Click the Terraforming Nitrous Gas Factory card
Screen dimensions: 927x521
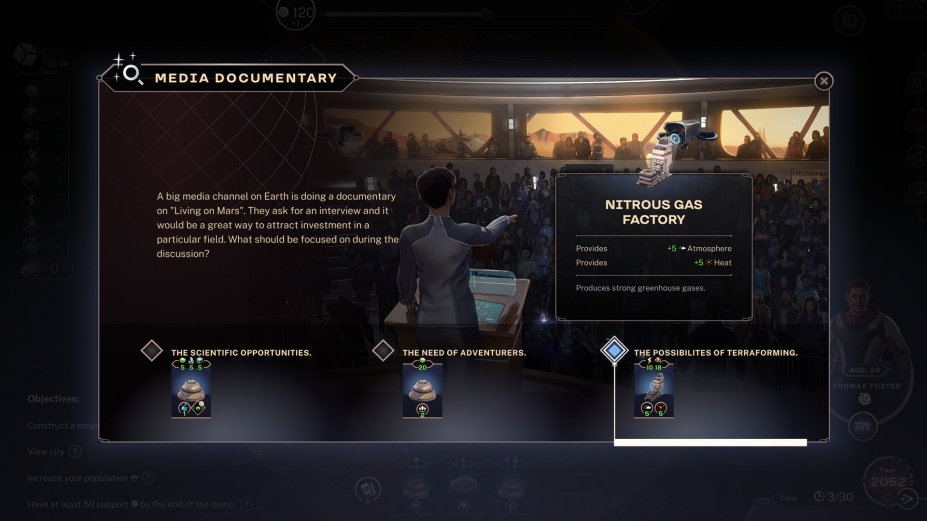(653, 389)
